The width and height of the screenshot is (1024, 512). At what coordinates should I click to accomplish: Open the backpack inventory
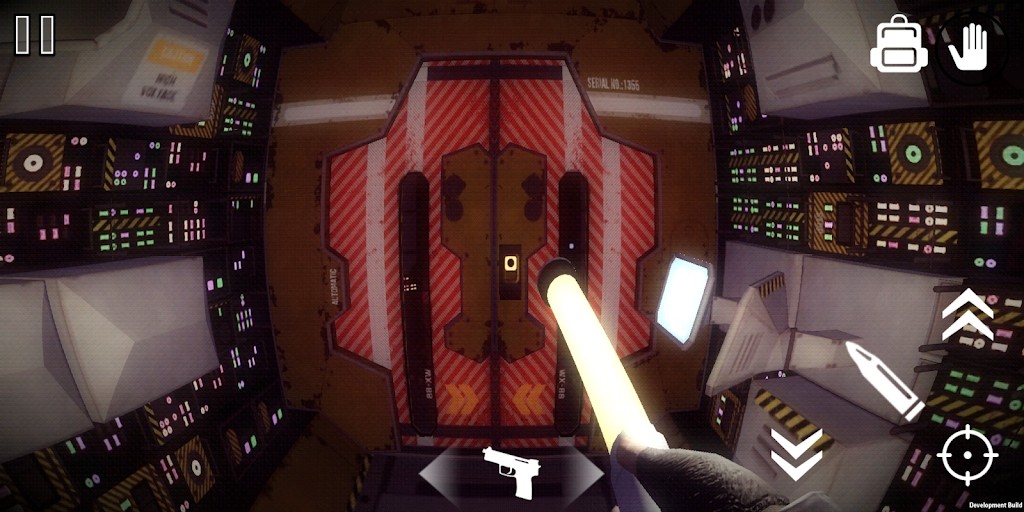(x=898, y=45)
